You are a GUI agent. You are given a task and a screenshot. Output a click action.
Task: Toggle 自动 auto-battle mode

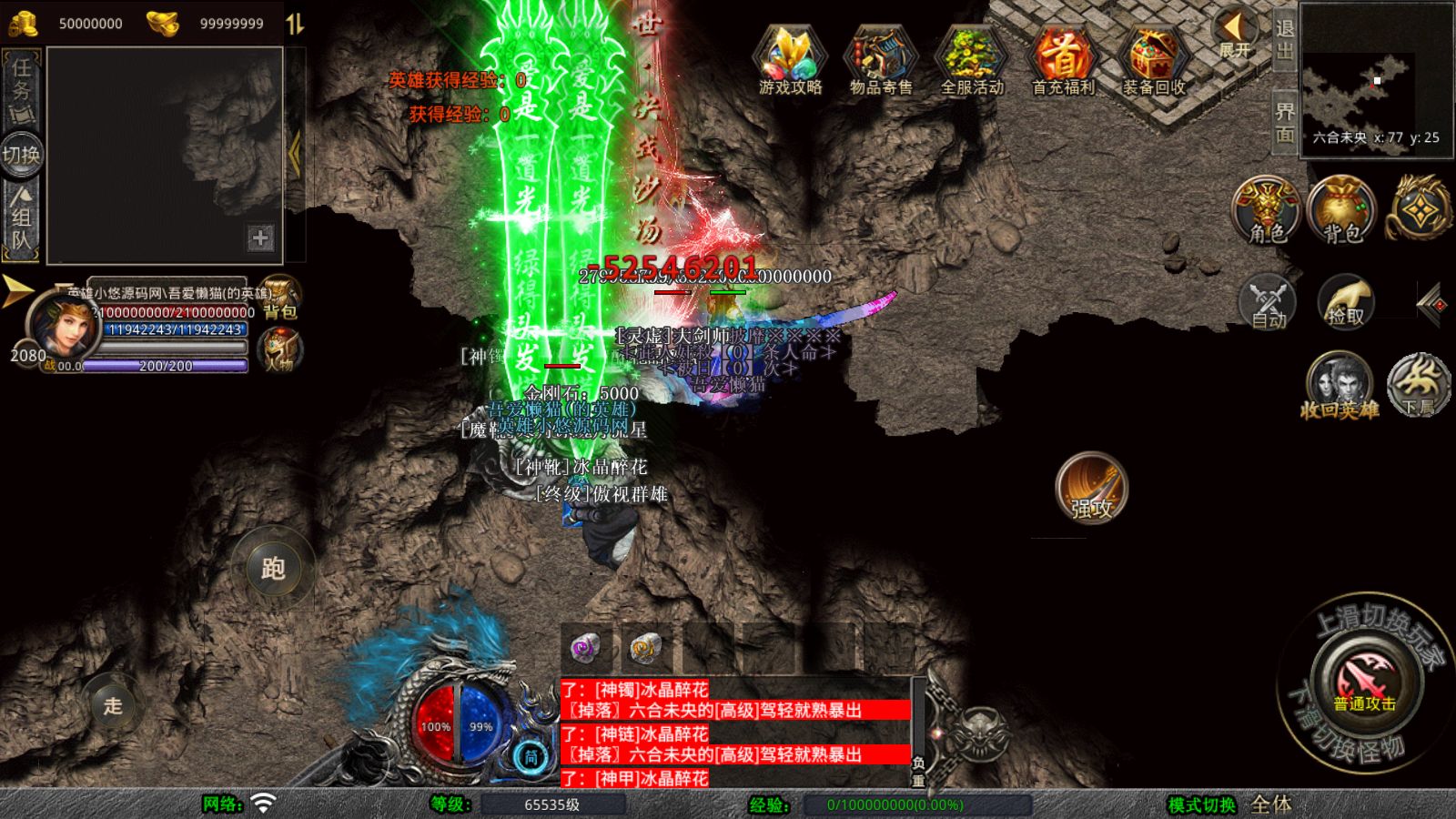click(1267, 302)
